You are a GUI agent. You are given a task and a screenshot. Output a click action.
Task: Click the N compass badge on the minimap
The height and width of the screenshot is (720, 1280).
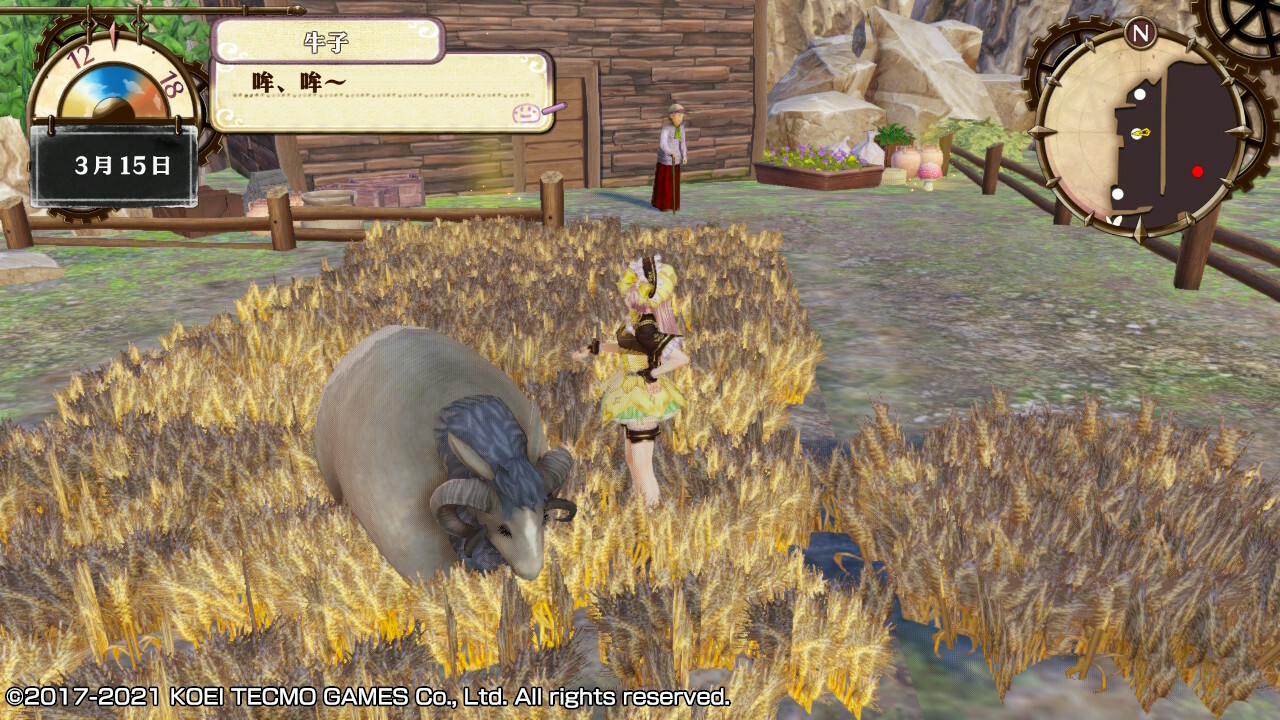[1139, 33]
